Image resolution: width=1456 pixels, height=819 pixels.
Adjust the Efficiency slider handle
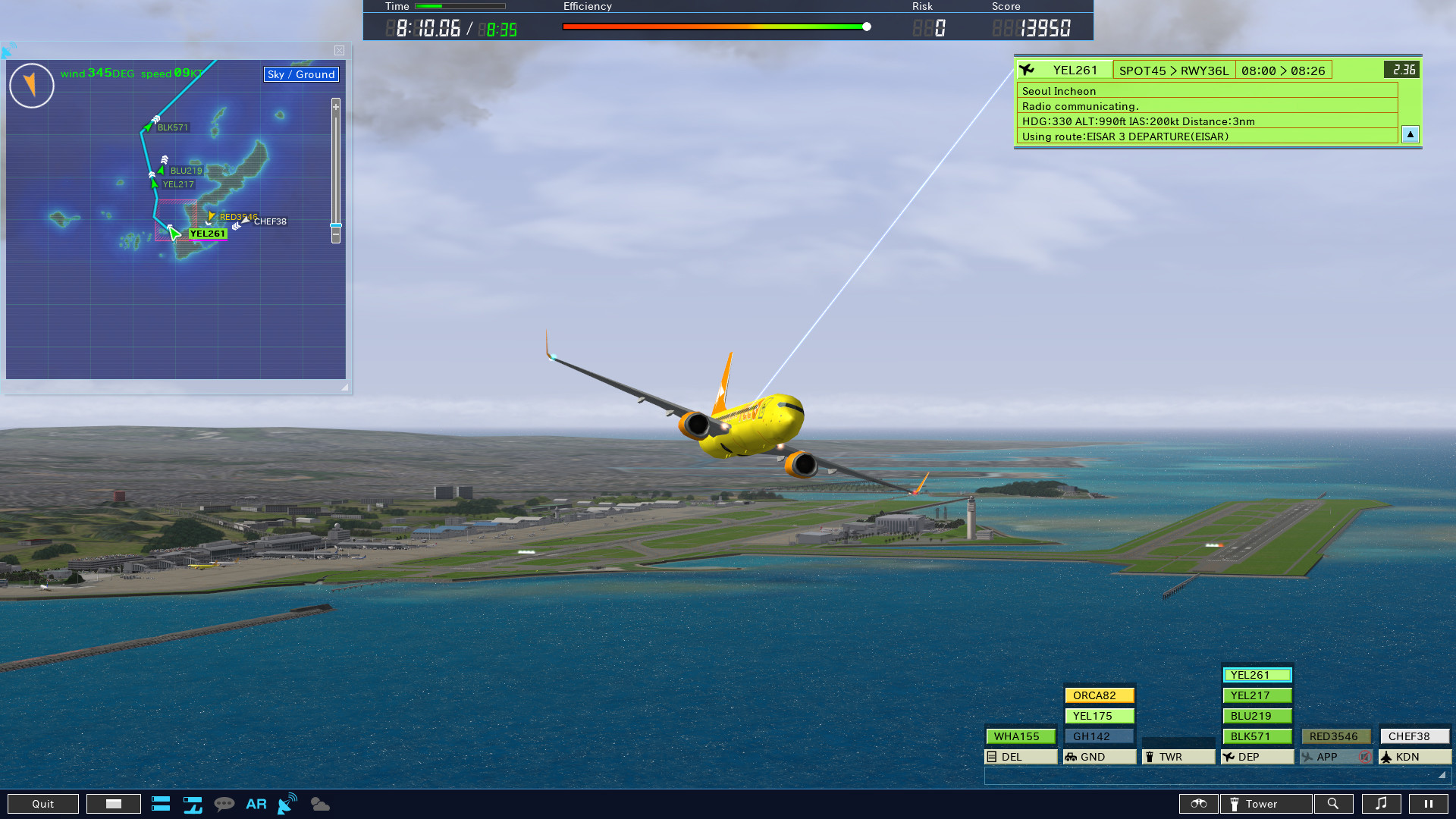866,25
